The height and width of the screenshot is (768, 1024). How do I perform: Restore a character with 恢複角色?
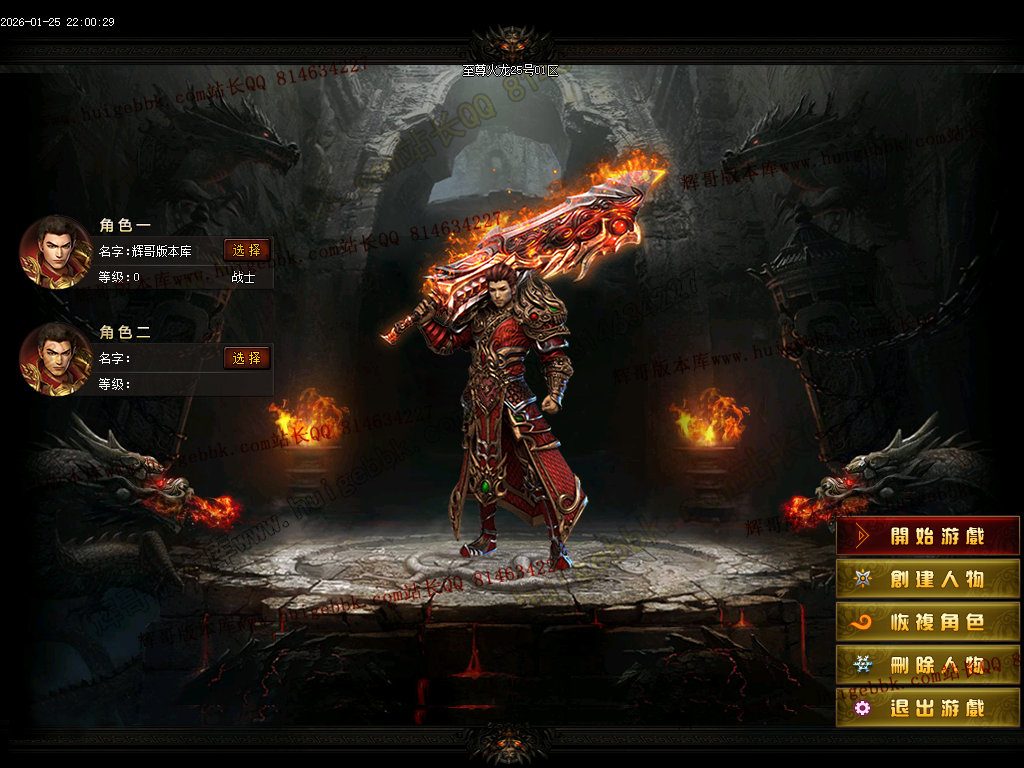pyautogui.click(x=928, y=622)
